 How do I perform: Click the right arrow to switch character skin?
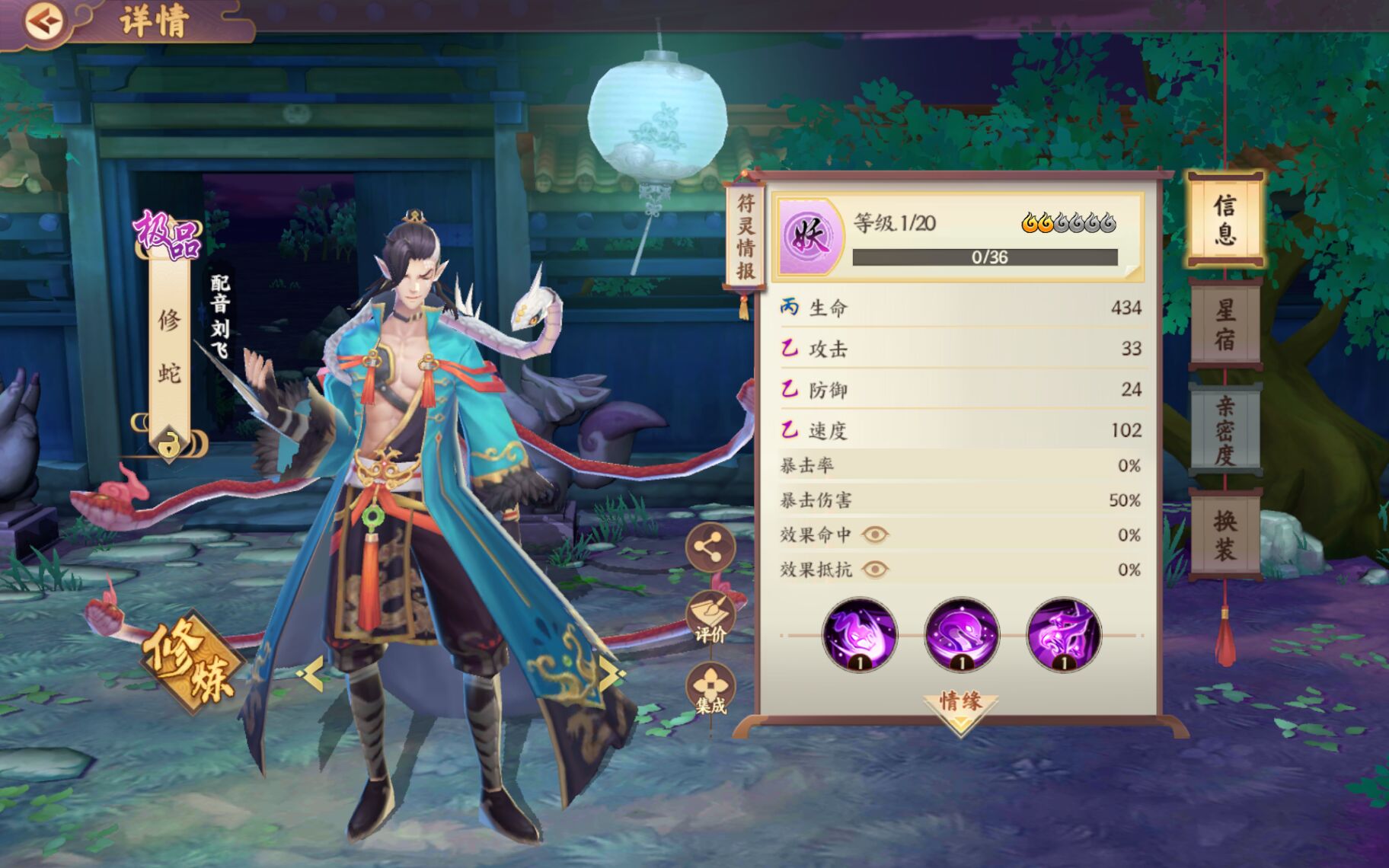click(609, 672)
